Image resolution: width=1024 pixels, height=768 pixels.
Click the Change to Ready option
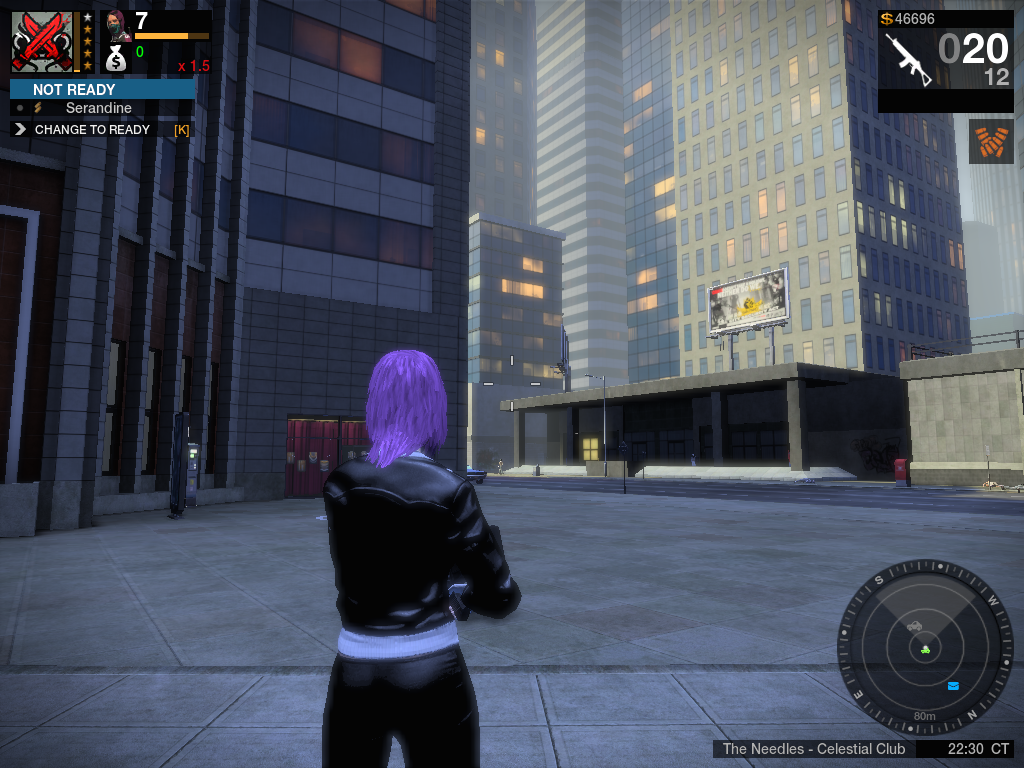point(92,129)
